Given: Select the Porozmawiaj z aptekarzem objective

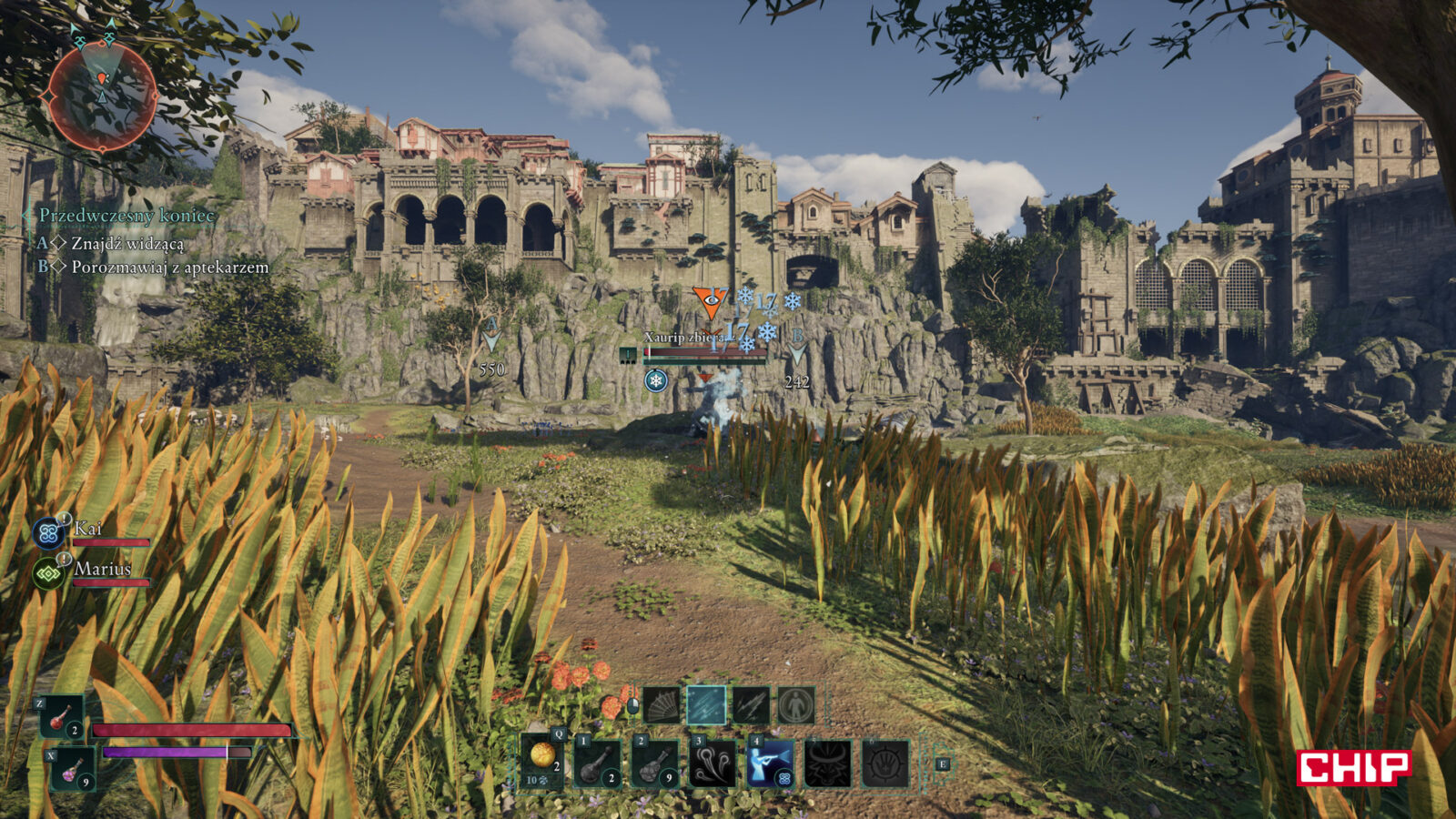Looking at the screenshot, I should [169, 268].
